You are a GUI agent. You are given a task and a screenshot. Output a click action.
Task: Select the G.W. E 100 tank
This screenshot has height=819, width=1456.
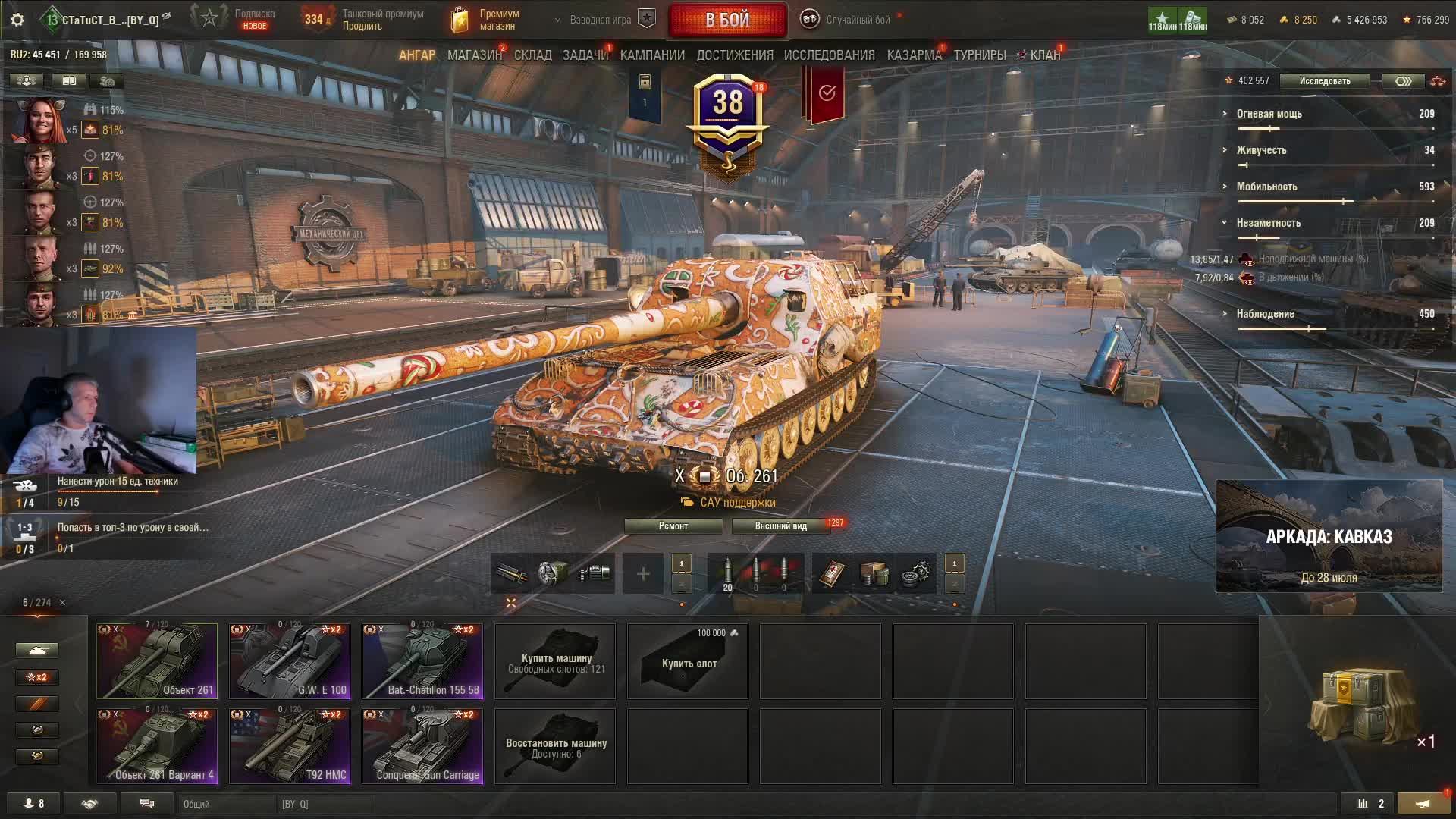290,661
